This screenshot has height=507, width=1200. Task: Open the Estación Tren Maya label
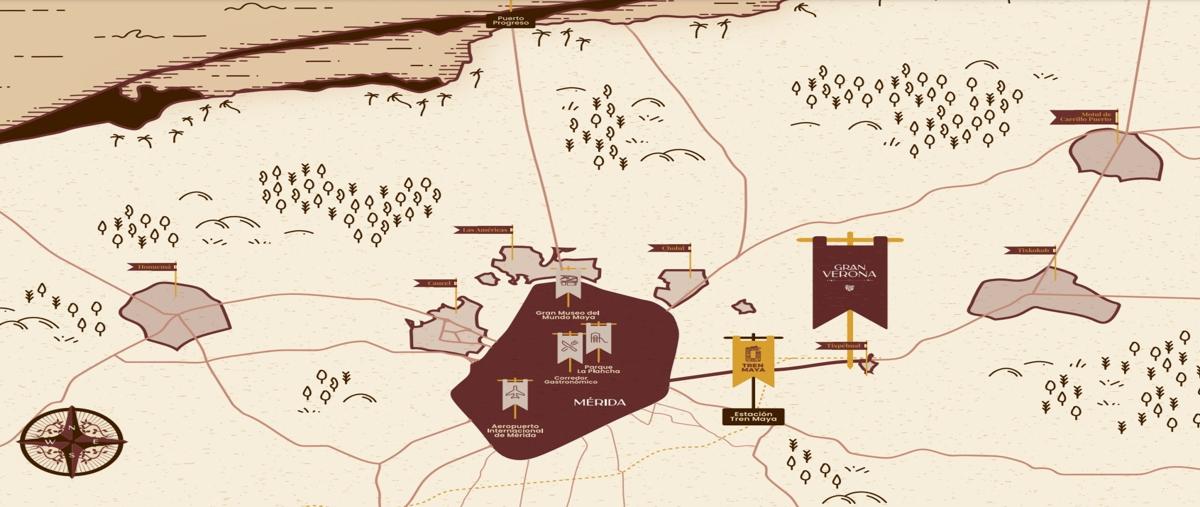click(753, 416)
